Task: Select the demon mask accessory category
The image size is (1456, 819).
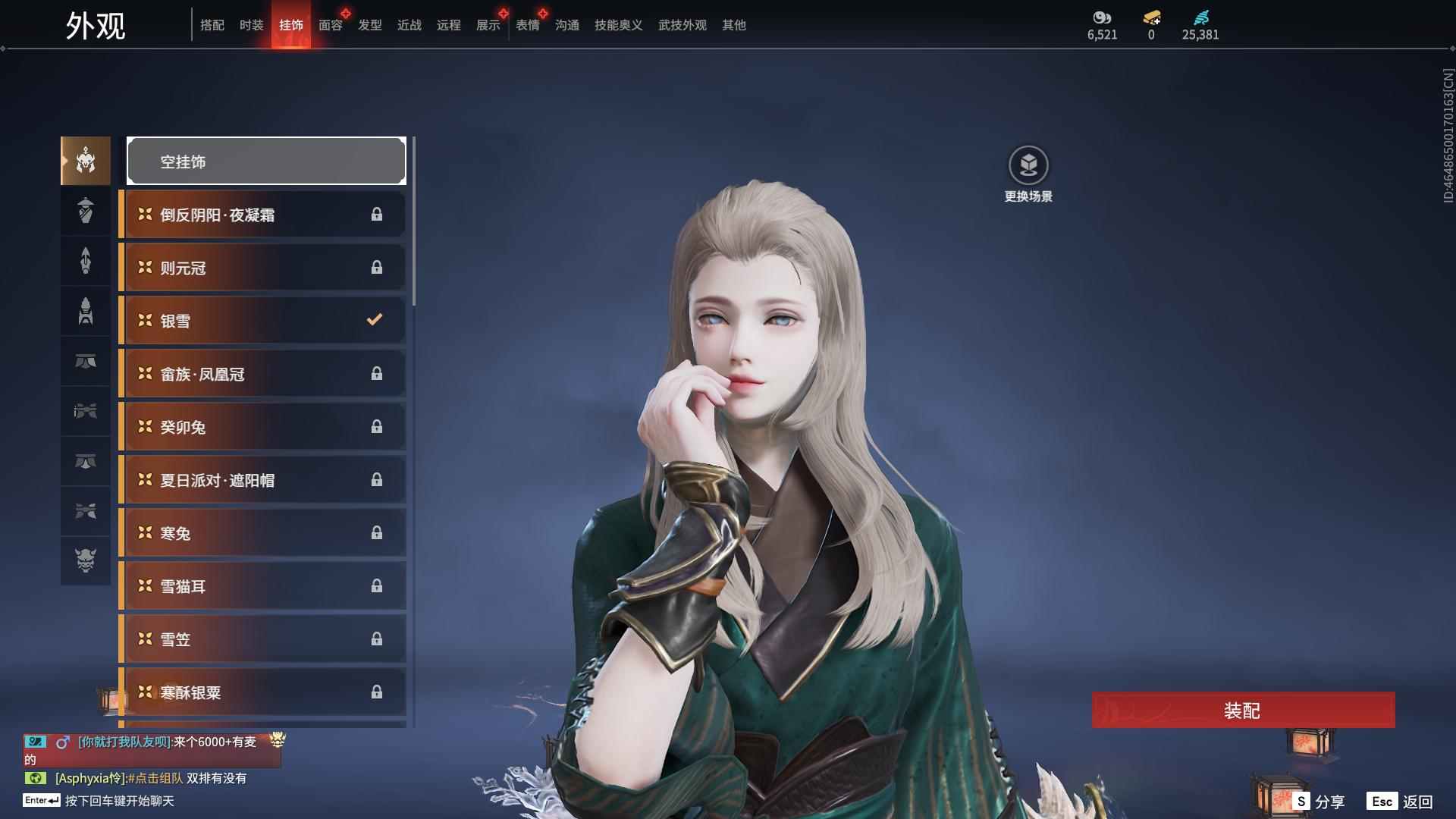Action: (86, 560)
